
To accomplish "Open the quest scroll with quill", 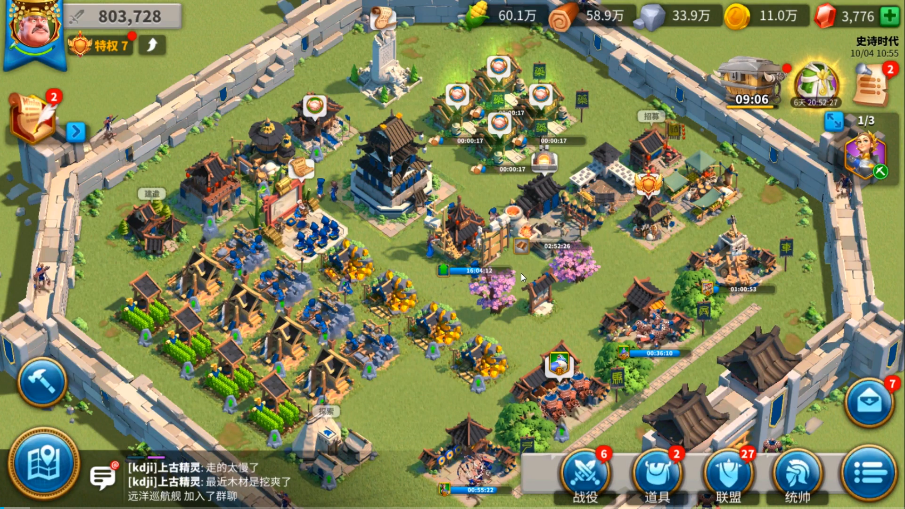I will pyautogui.click(x=34, y=118).
